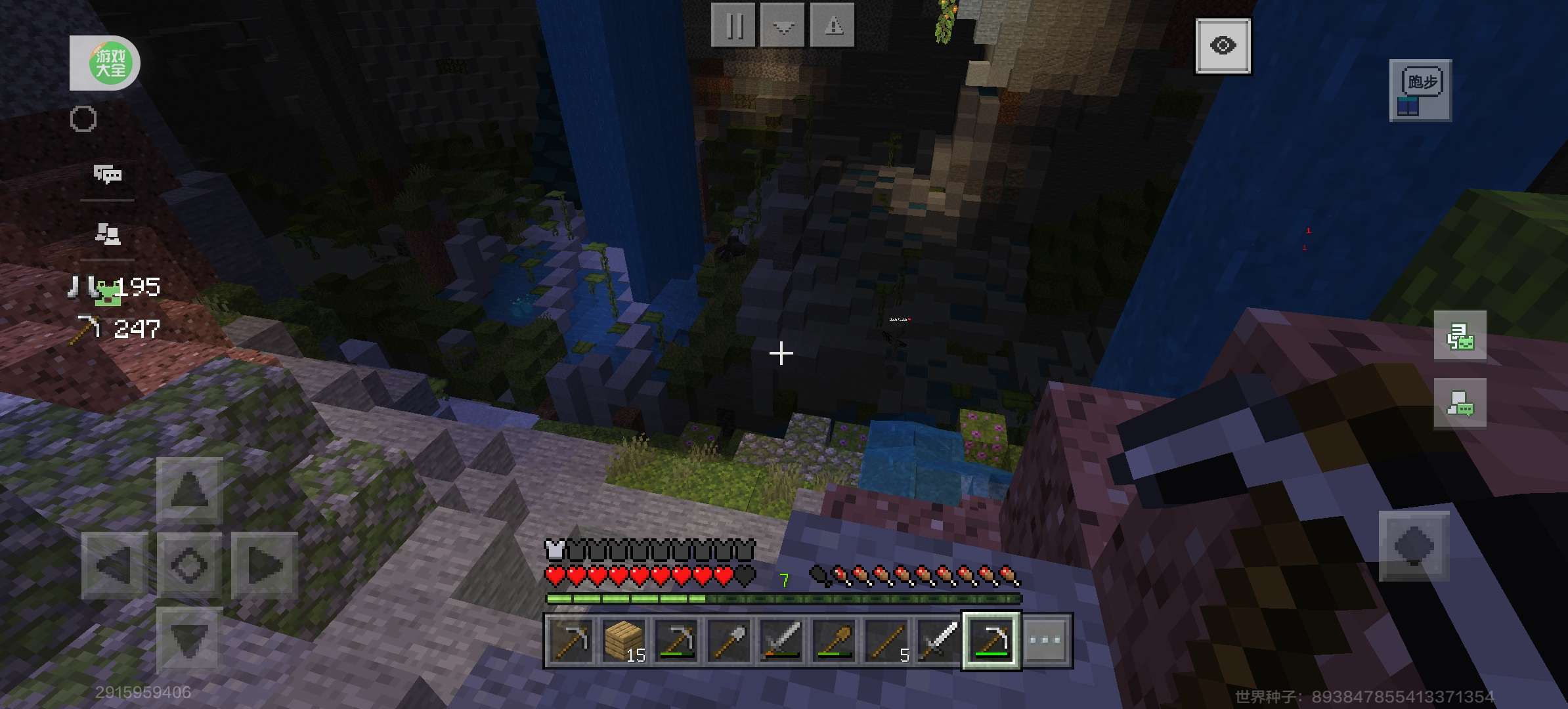Image resolution: width=1568 pixels, height=709 pixels.
Task: Strafe left with the left arrow pad
Action: (x=114, y=565)
